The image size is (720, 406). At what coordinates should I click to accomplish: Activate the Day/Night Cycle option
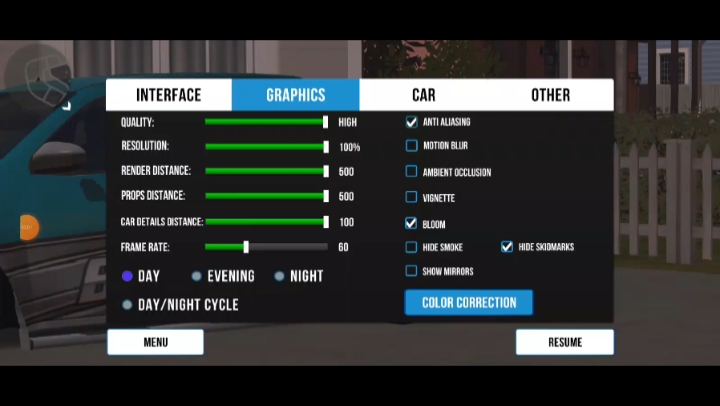coord(127,304)
